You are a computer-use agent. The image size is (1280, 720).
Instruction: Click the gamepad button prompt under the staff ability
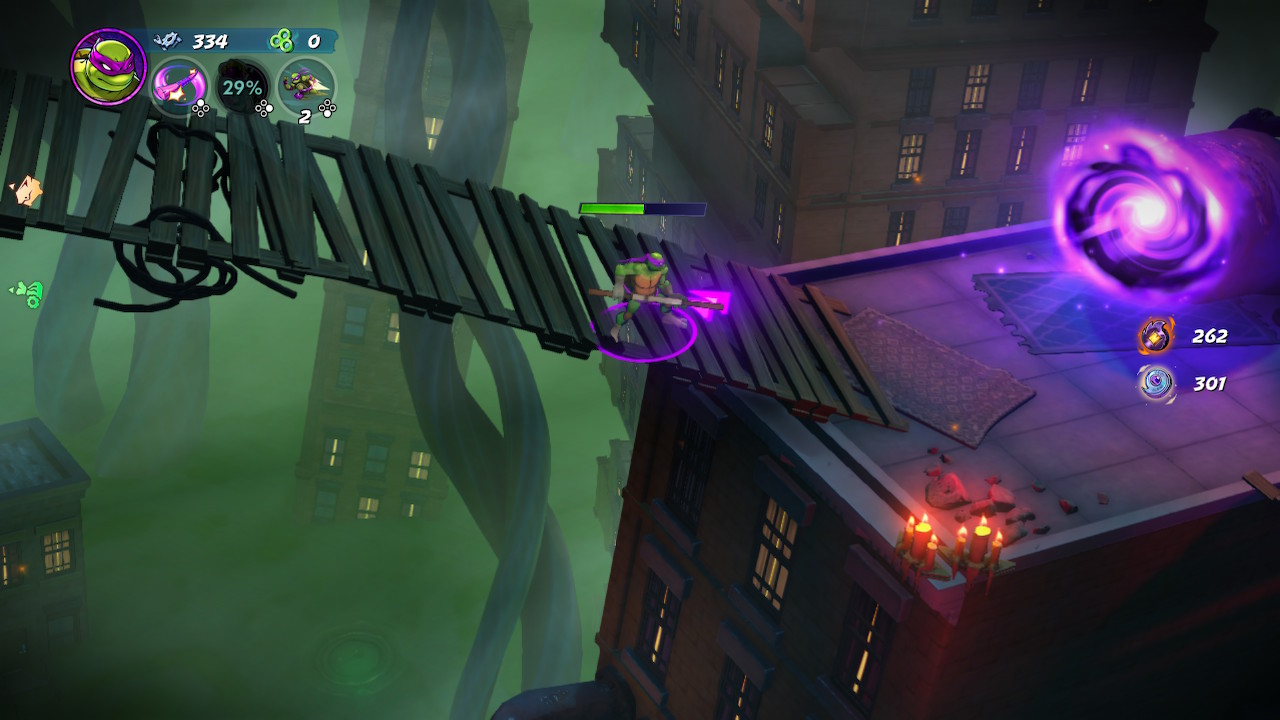tap(201, 107)
